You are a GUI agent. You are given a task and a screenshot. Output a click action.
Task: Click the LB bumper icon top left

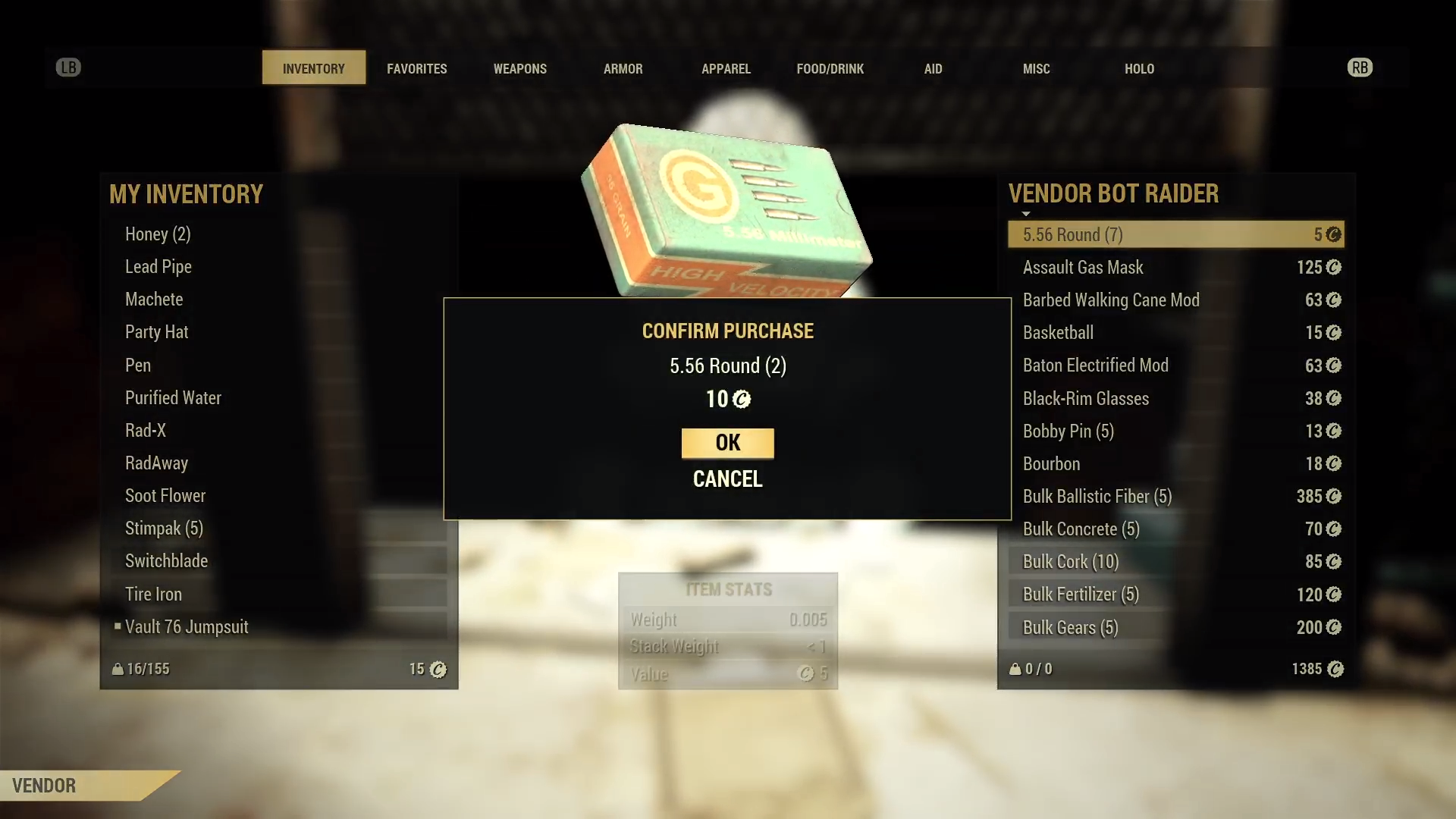click(69, 67)
